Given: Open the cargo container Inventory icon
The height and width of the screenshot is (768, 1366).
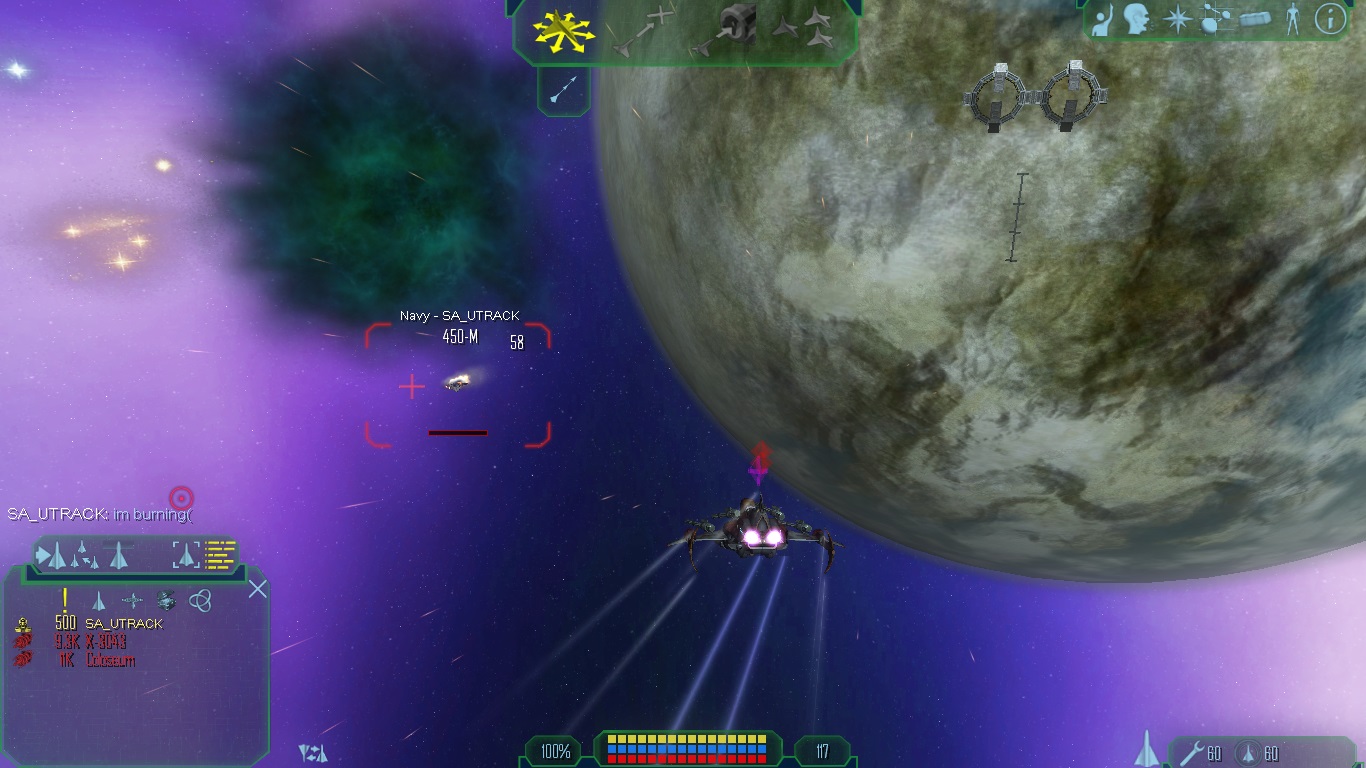Looking at the screenshot, I should pos(1255,20).
